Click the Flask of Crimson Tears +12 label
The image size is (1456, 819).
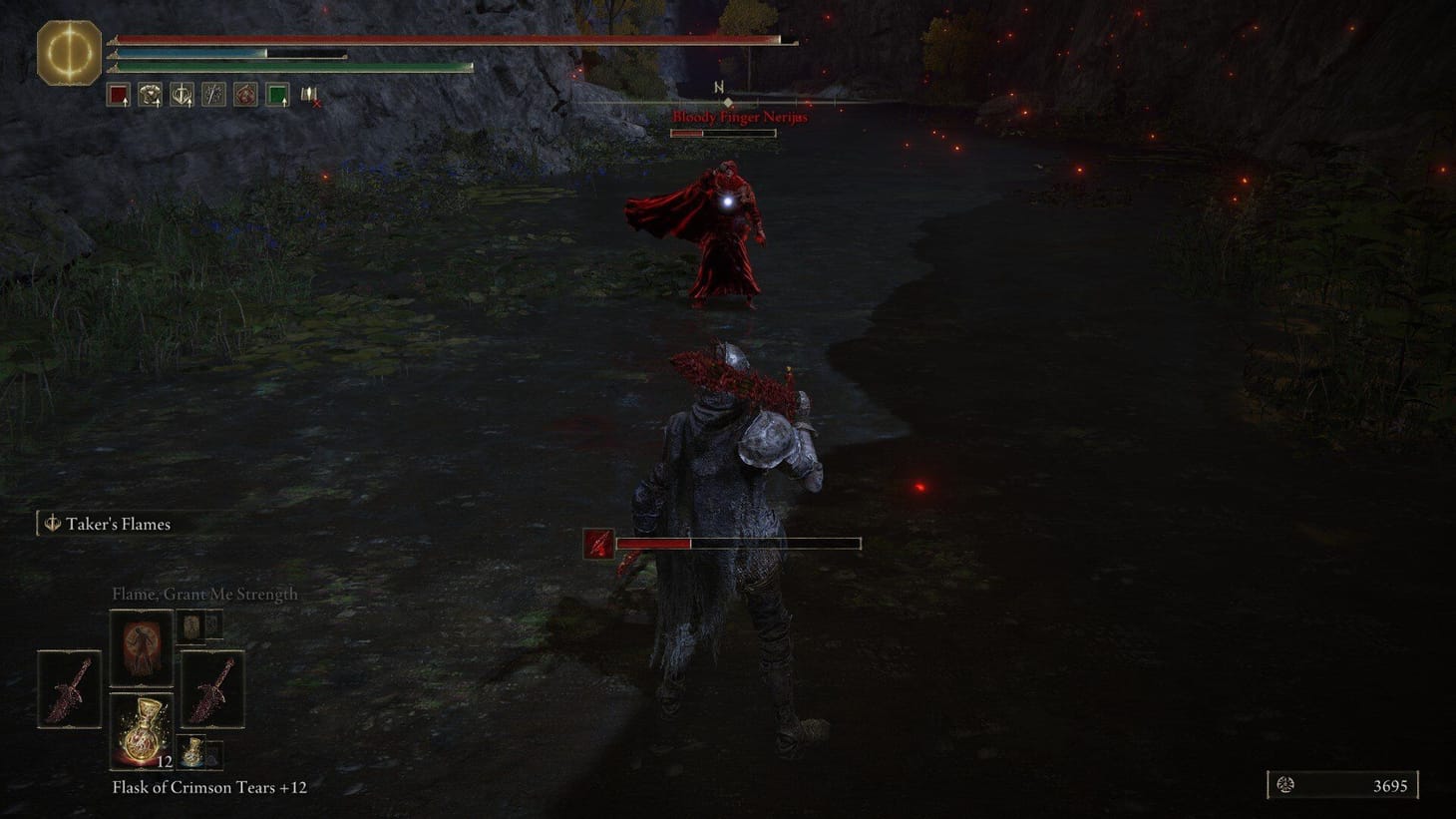(x=210, y=787)
